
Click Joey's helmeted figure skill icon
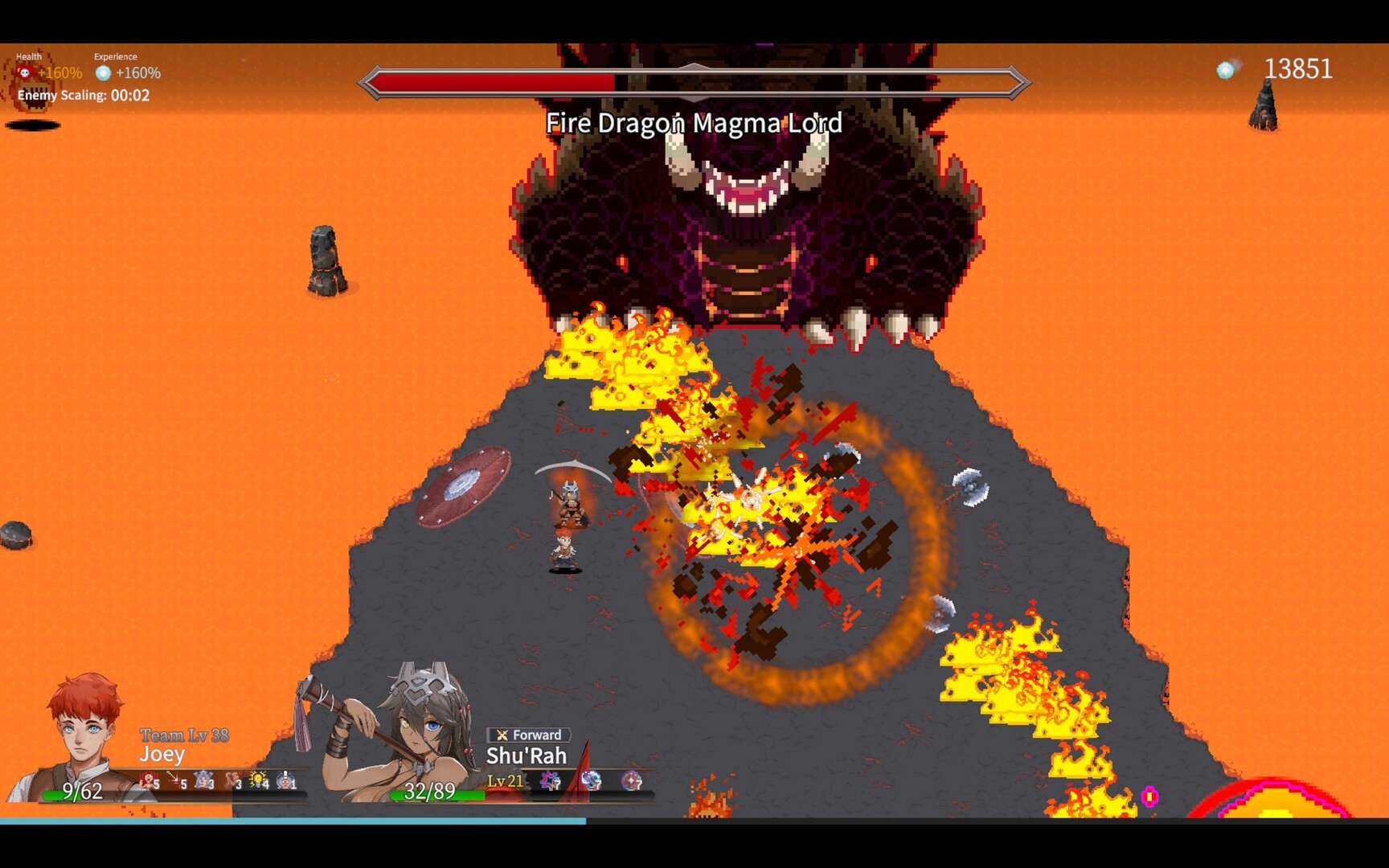coord(285,780)
